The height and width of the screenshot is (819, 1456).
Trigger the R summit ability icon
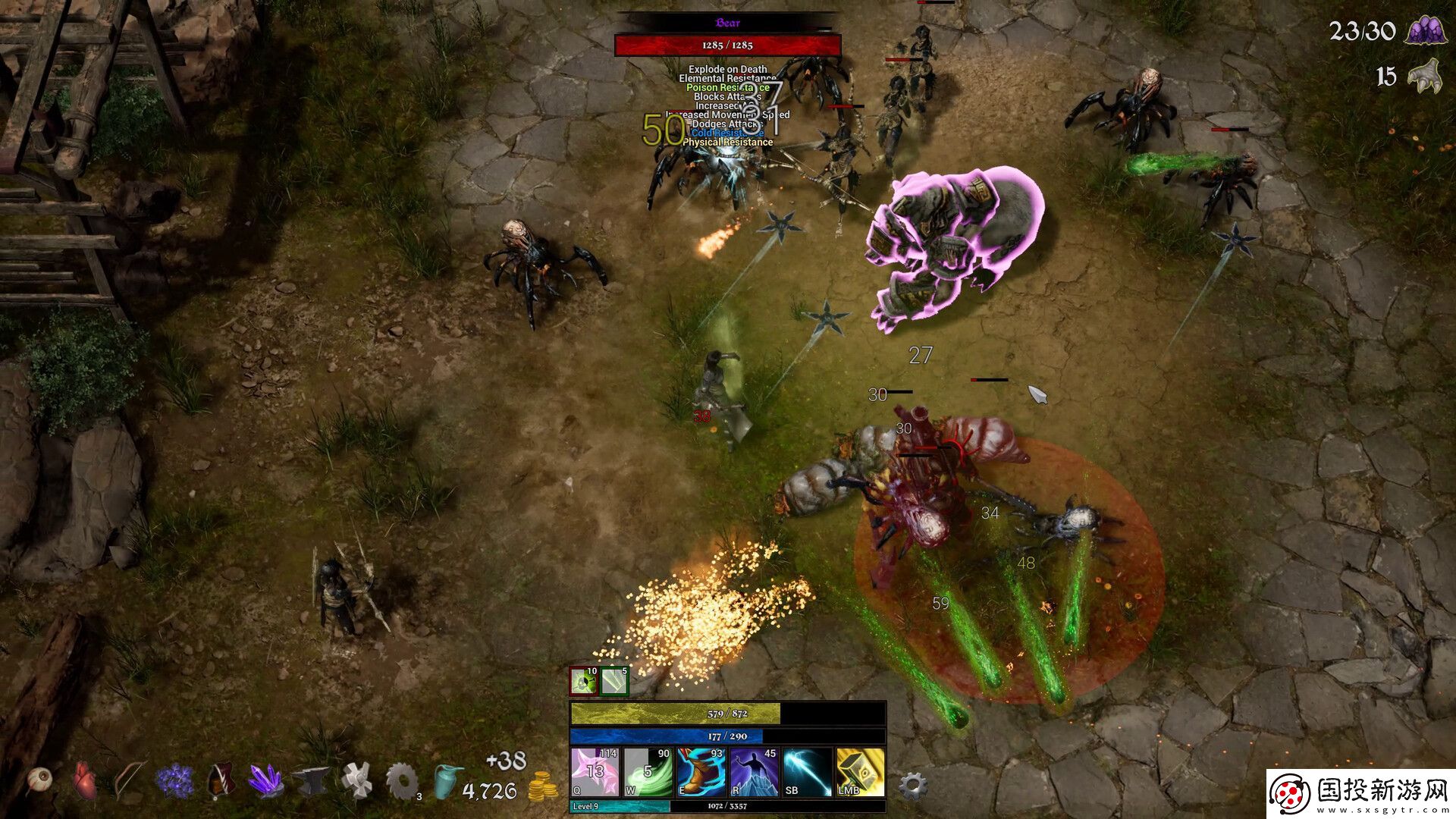pos(754,773)
